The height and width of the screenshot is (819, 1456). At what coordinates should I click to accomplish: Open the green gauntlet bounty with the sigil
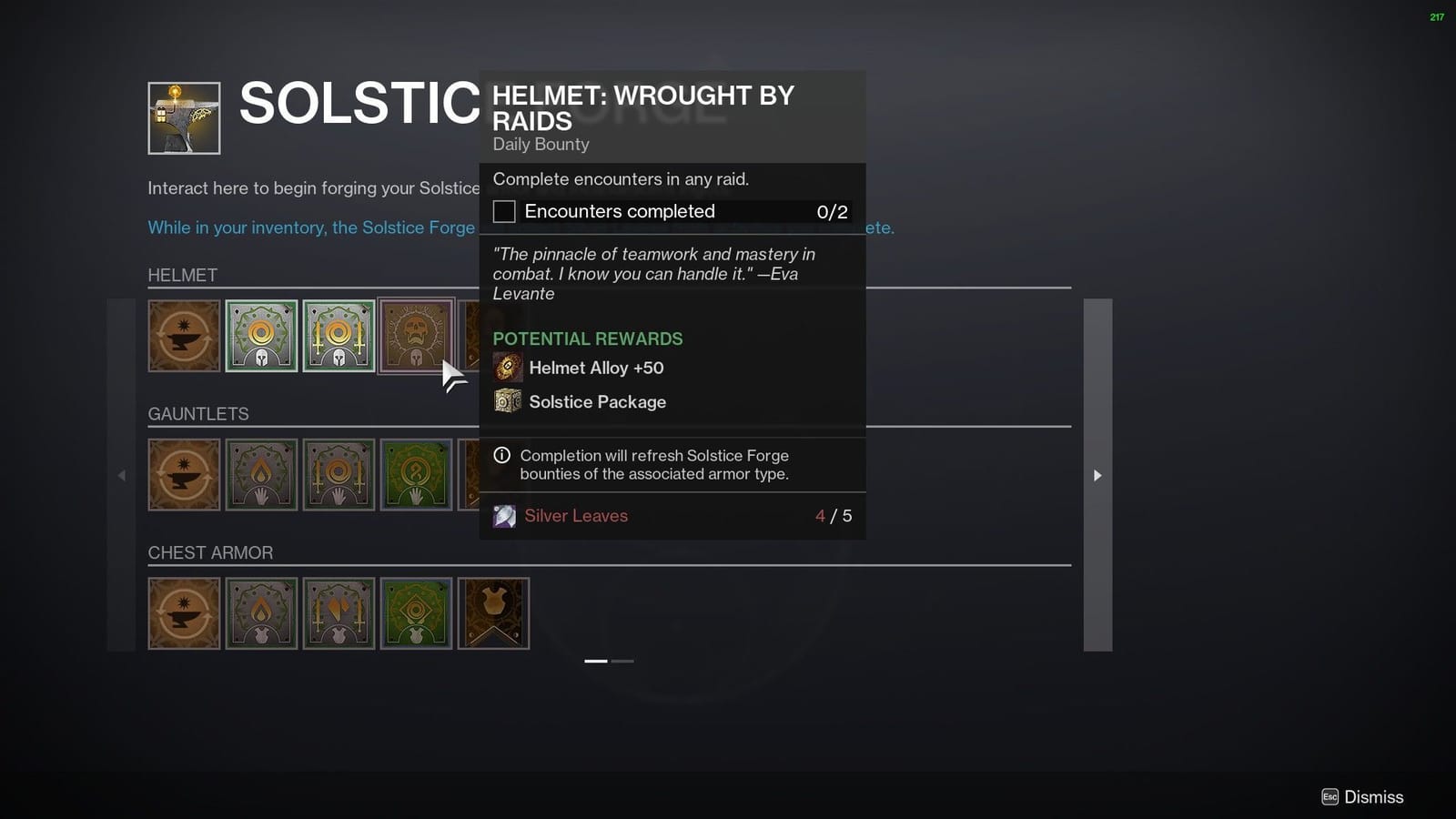416,474
